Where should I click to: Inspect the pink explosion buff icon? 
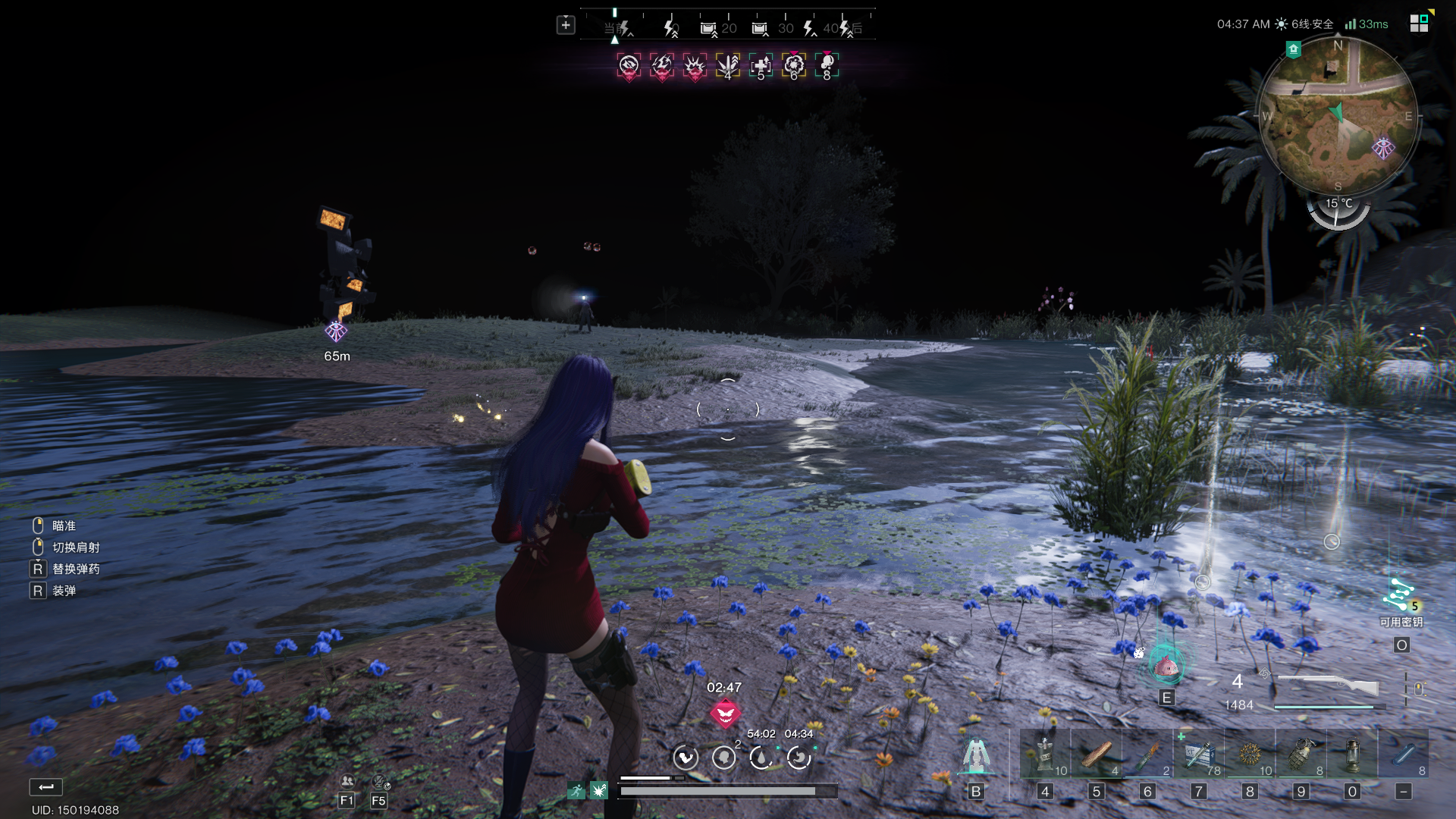tap(695, 67)
